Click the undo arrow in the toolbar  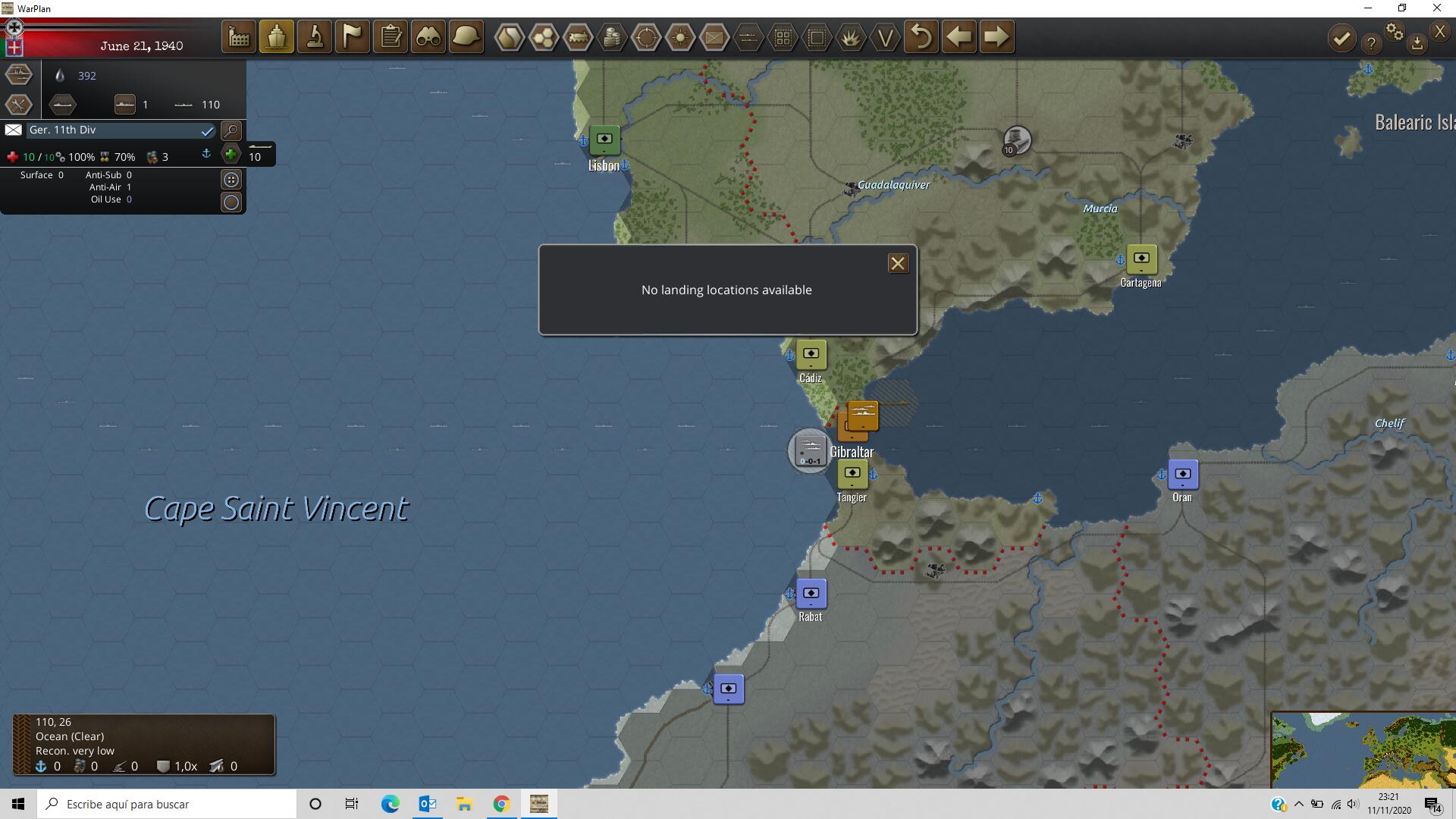(x=921, y=36)
